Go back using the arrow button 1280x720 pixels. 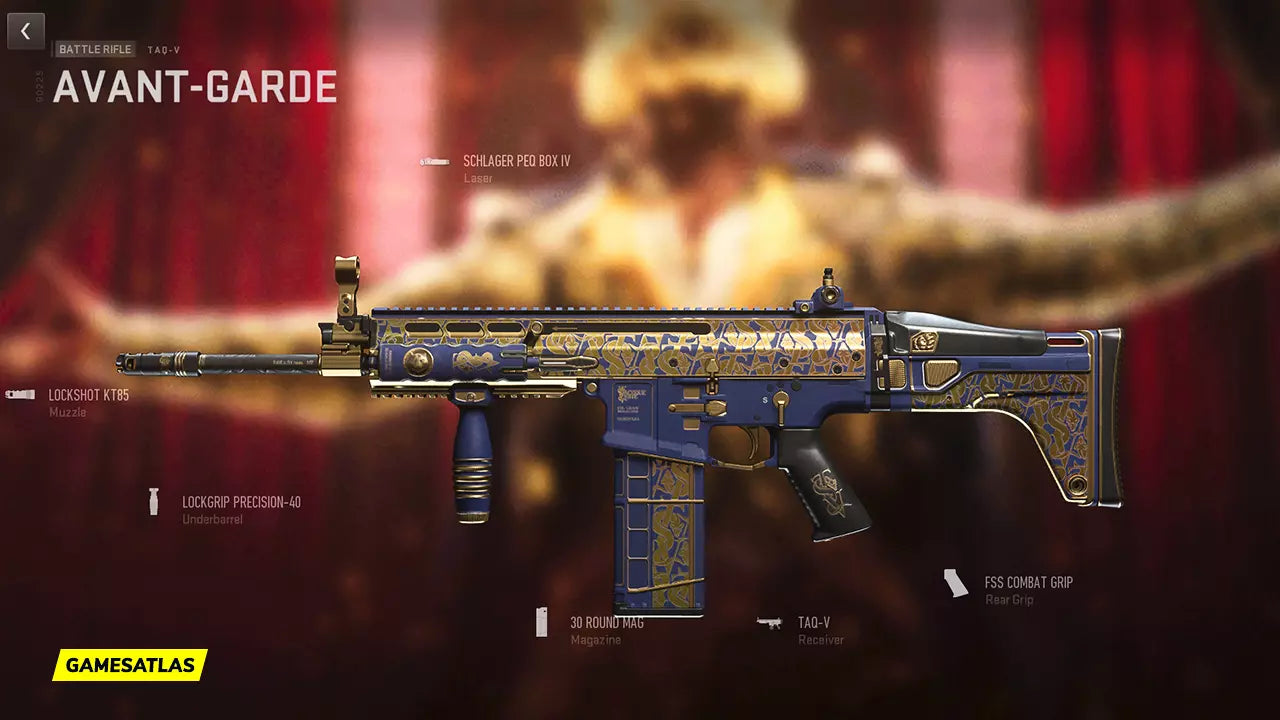(x=26, y=31)
